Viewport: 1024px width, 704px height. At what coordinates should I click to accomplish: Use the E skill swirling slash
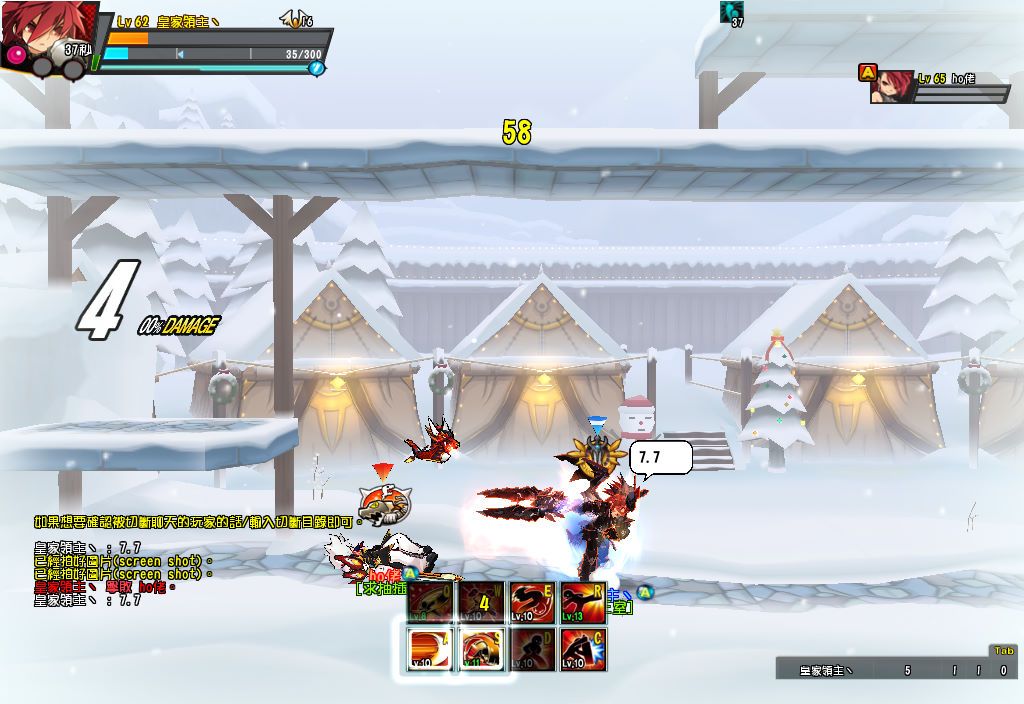coord(533,603)
